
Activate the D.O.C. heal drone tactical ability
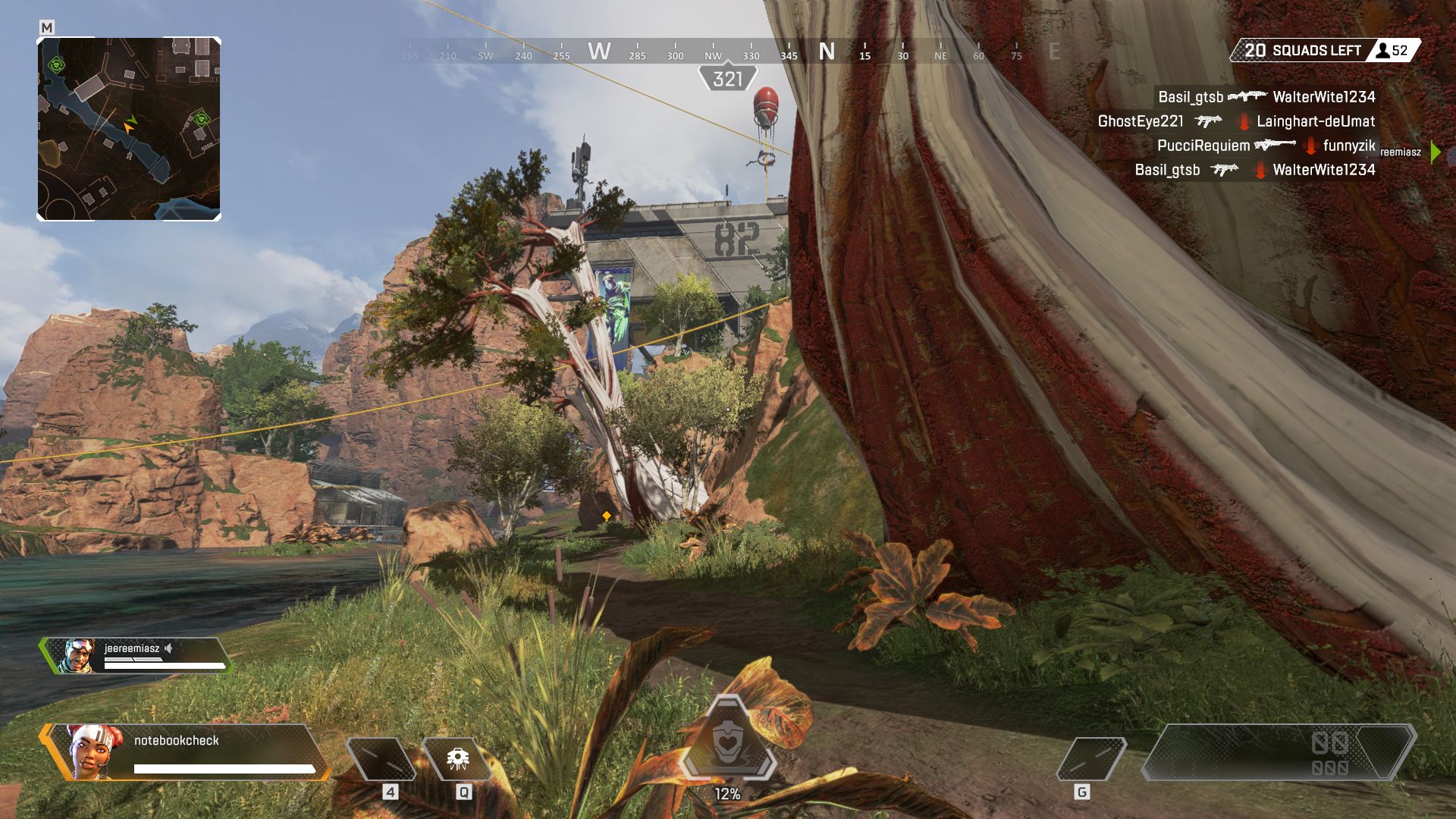click(x=457, y=758)
